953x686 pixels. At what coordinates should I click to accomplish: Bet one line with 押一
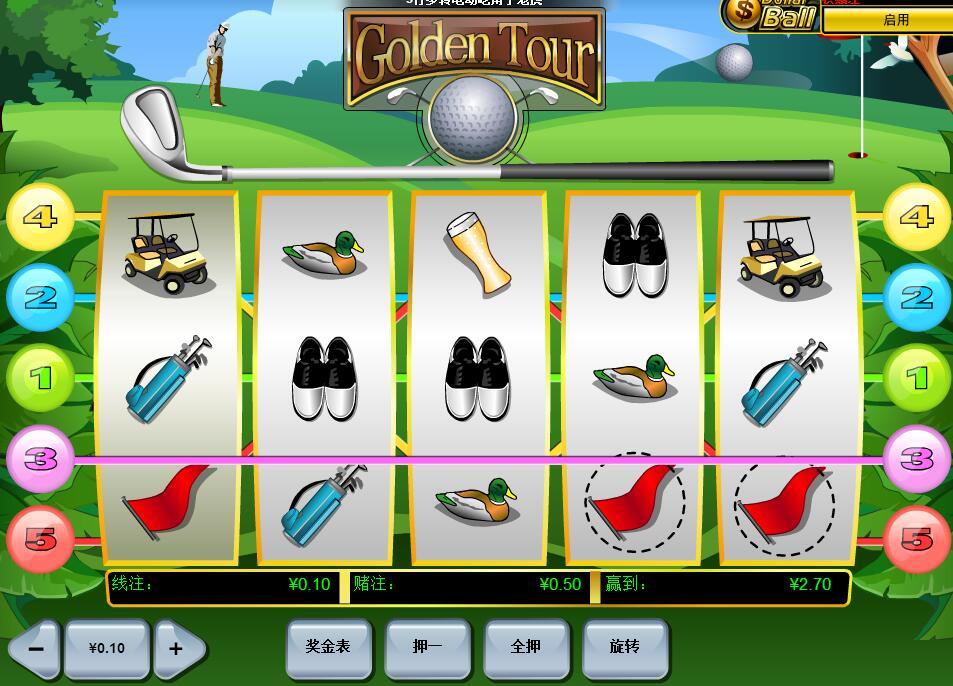[427, 647]
